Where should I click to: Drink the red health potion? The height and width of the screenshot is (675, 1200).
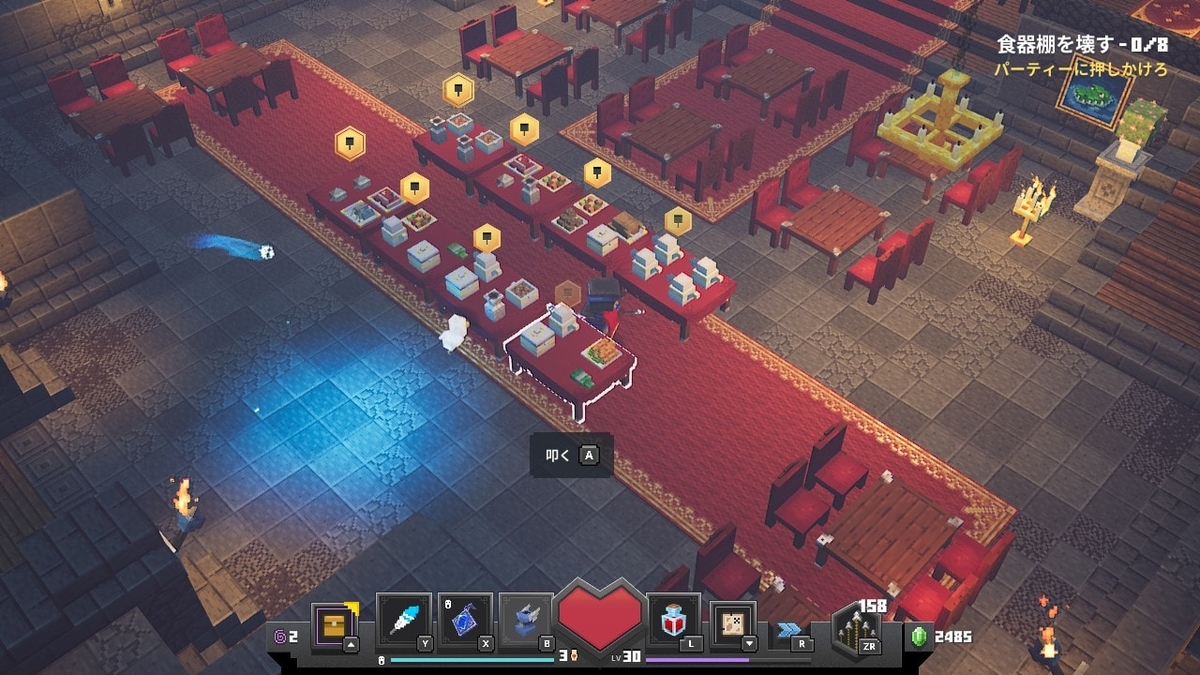[x=674, y=621]
